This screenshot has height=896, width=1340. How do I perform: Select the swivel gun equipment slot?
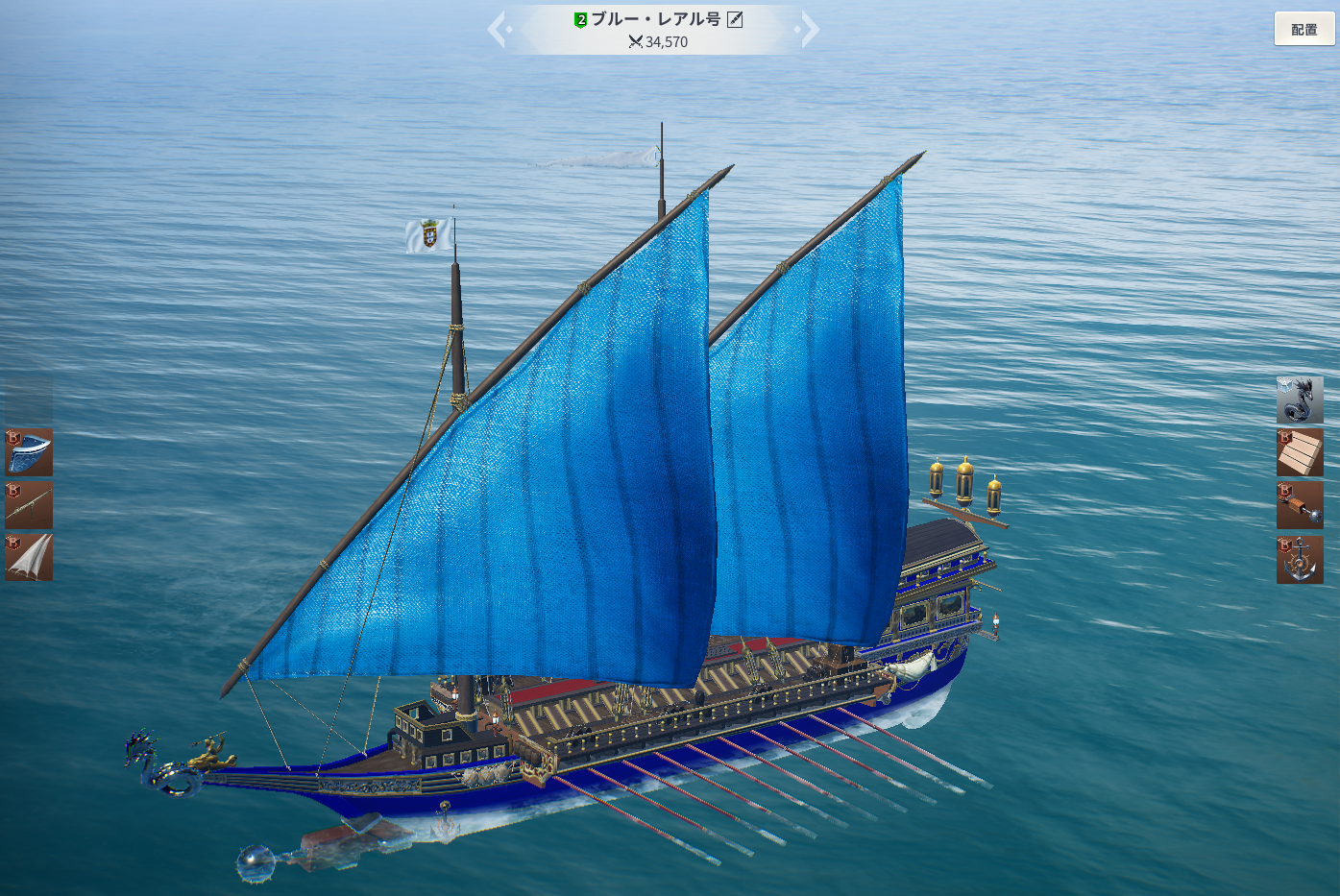pos(29,505)
